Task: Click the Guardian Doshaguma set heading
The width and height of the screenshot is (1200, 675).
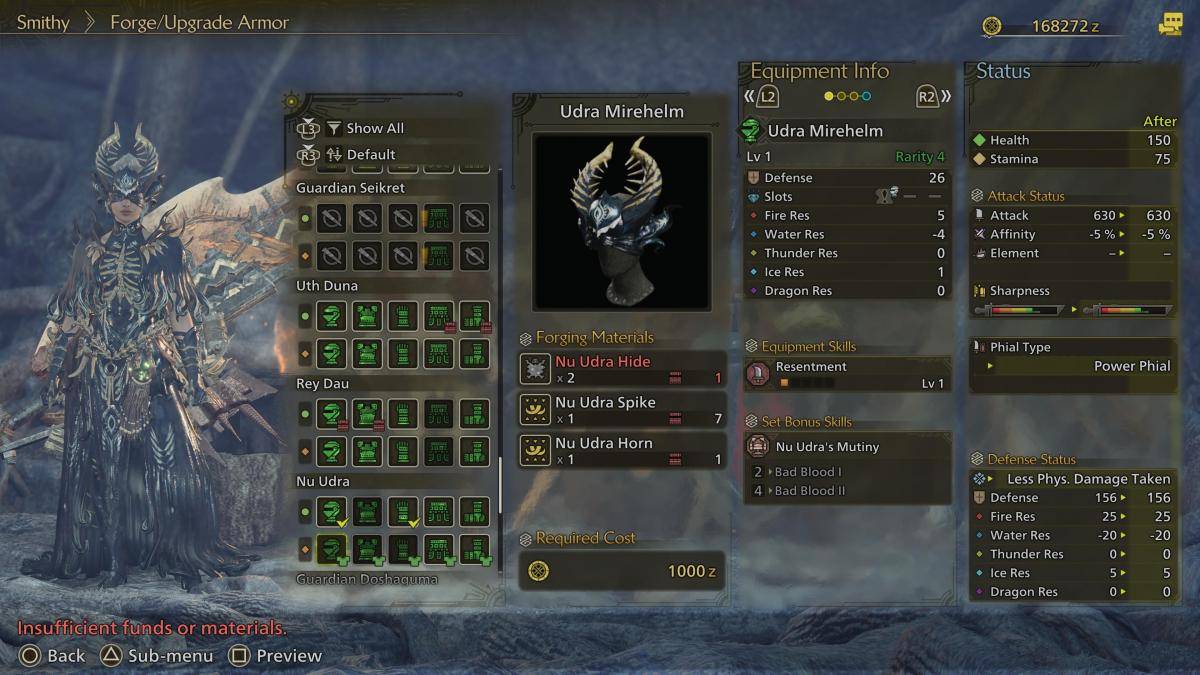Action: point(367,579)
